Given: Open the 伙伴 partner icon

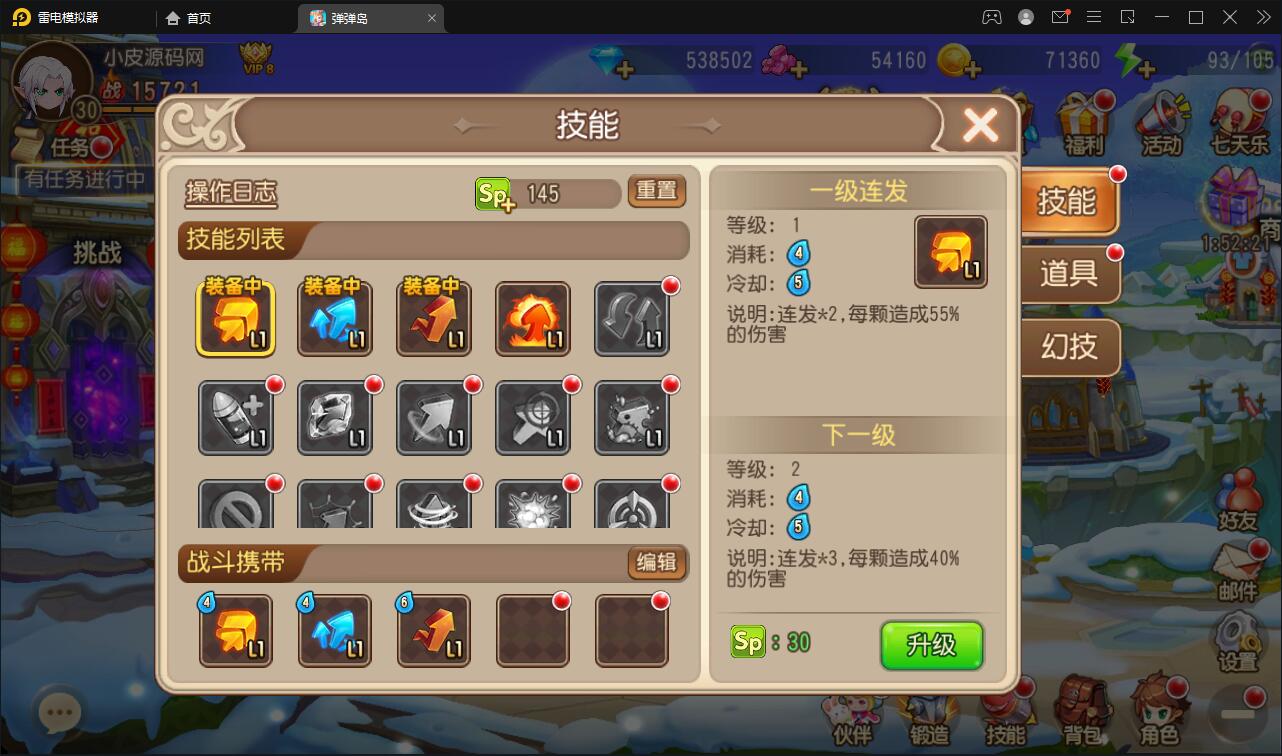Looking at the screenshot, I should tap(851, 713).
